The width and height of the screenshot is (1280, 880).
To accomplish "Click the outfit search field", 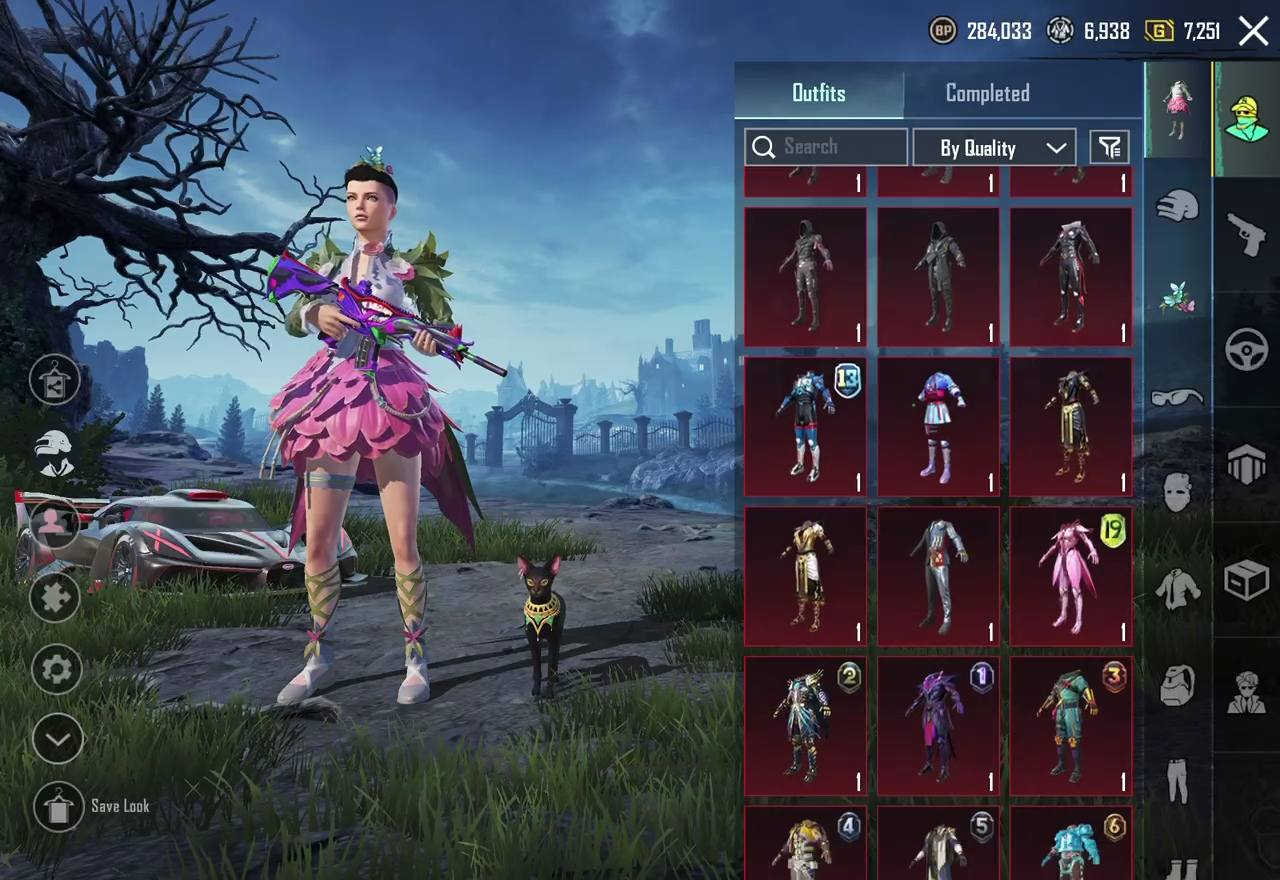I will [826, 147].
